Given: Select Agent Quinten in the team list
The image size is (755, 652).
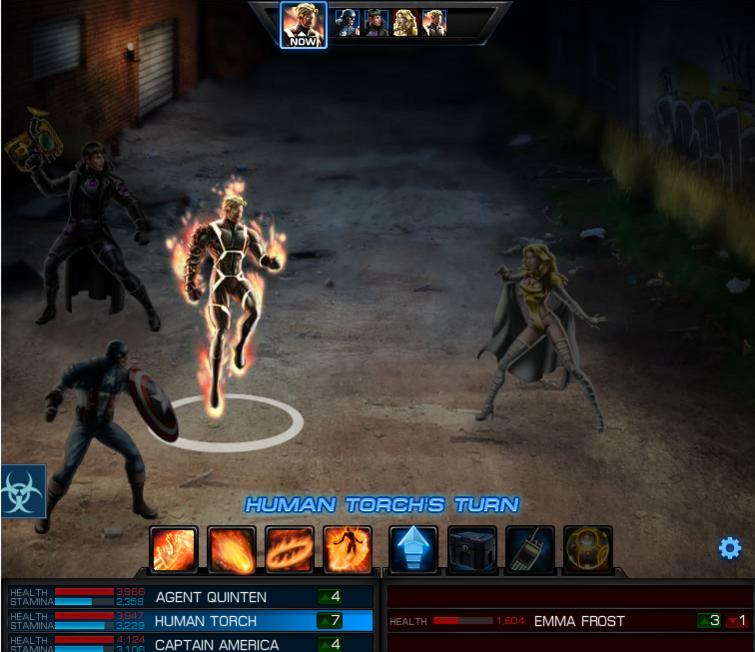Looking at the screenshot, I should (x=211, y=597).
